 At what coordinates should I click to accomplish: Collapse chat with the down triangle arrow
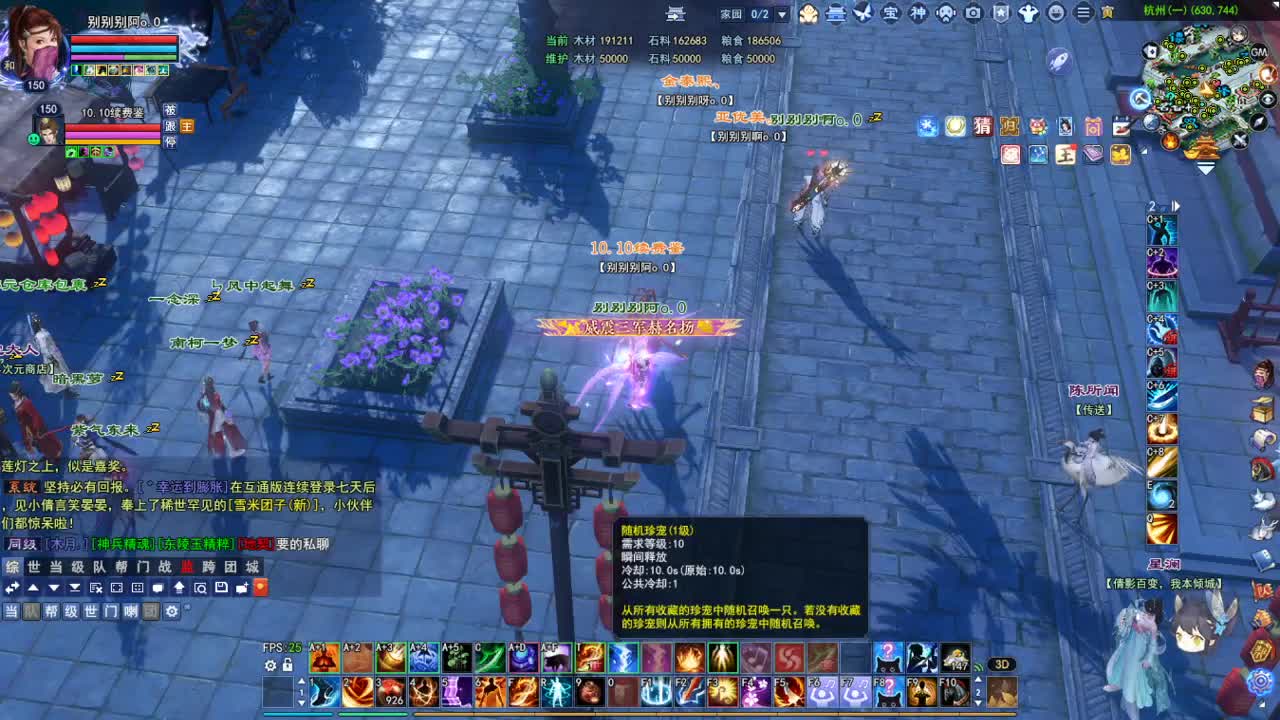(x=53, y=588)
